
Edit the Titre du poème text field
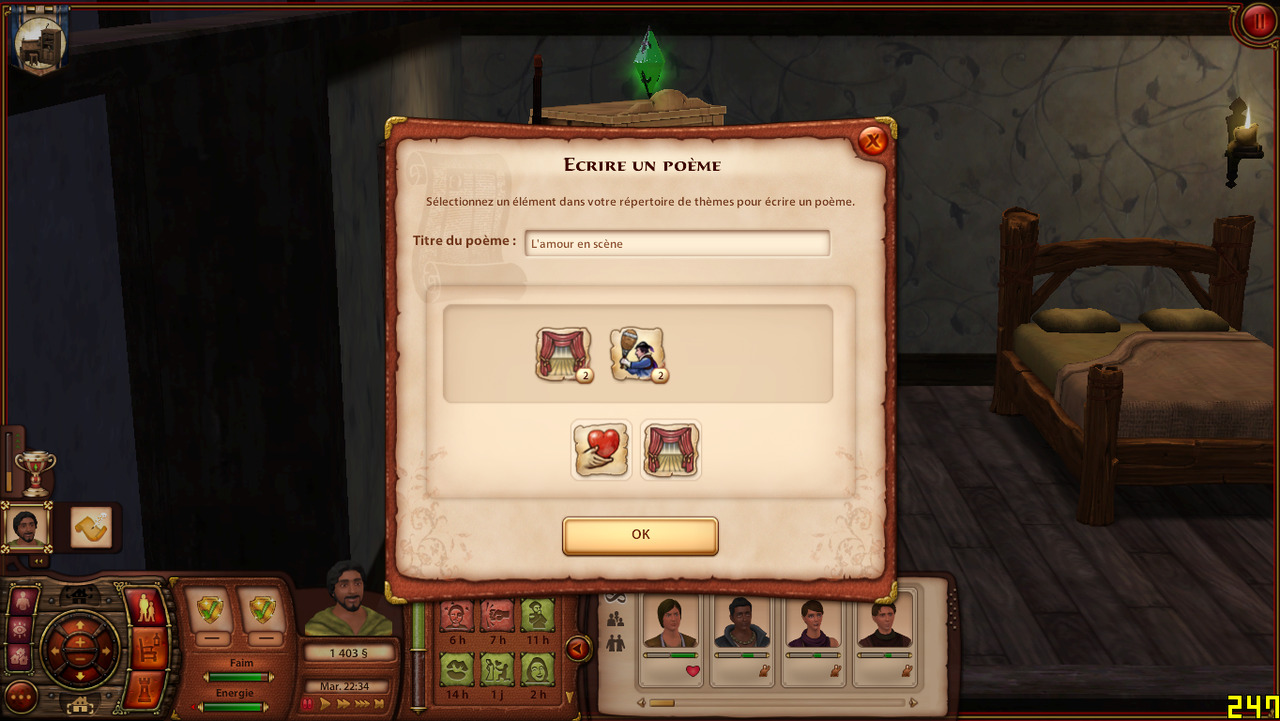(x=677, y=243)
